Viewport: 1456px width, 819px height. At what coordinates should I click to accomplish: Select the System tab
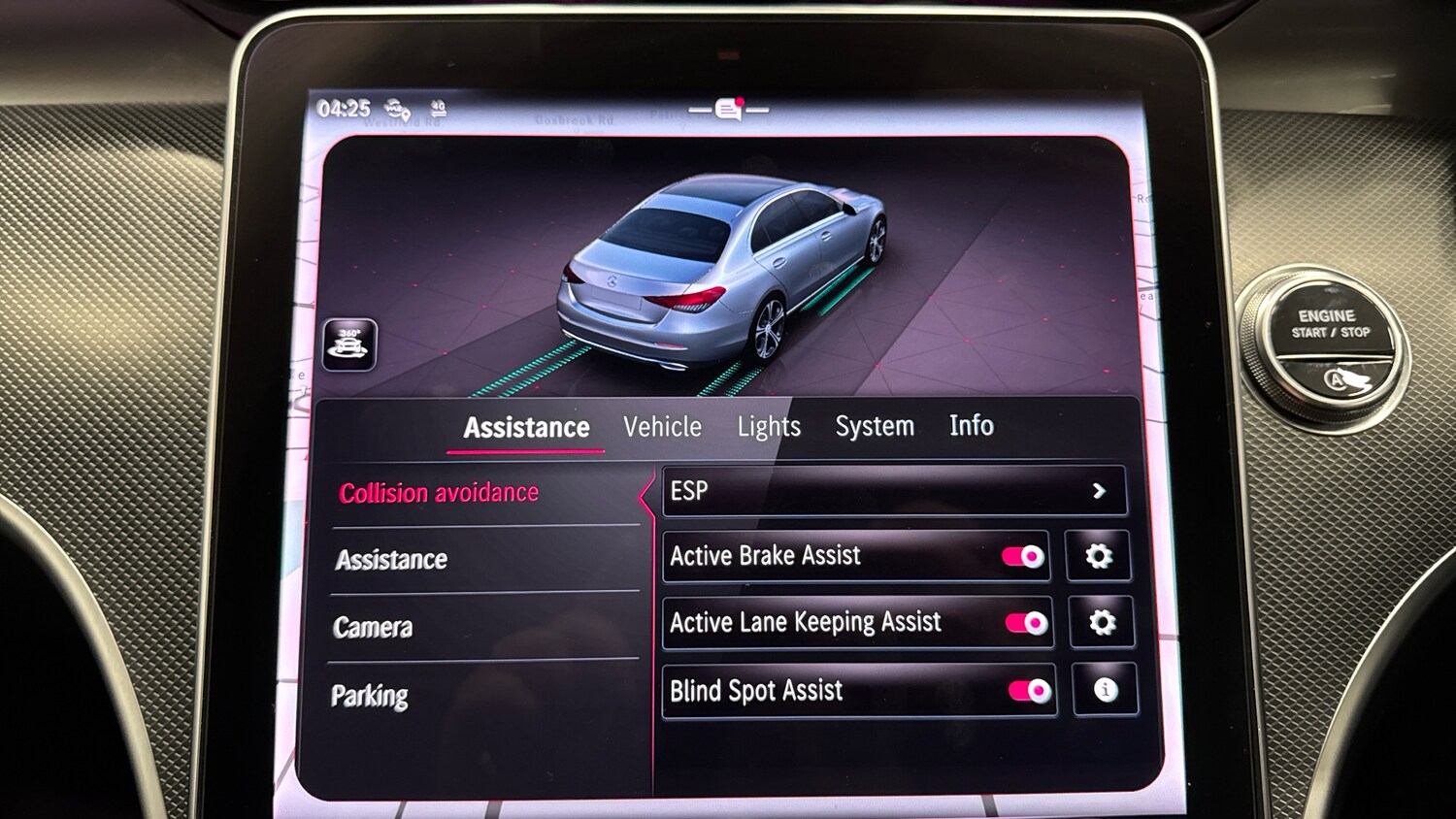874,425
